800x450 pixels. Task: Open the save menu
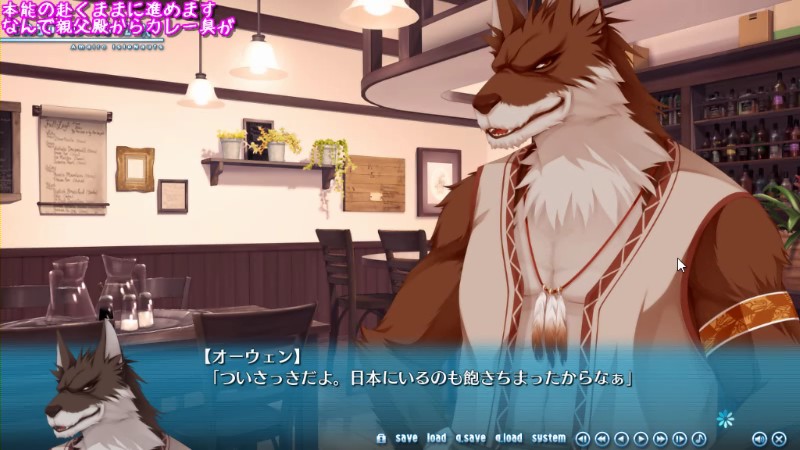(x=406, y=438)
